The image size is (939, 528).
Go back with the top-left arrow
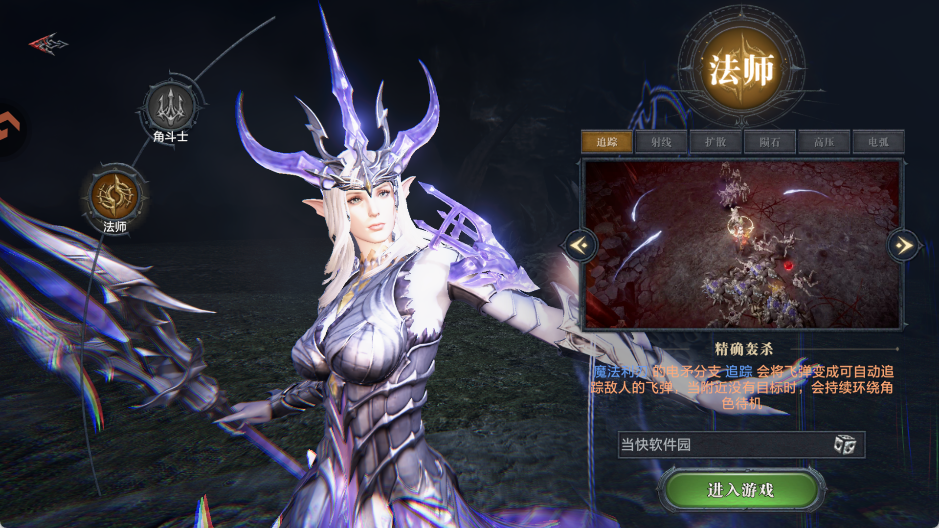pyautogui.click(x=47, y=44)
